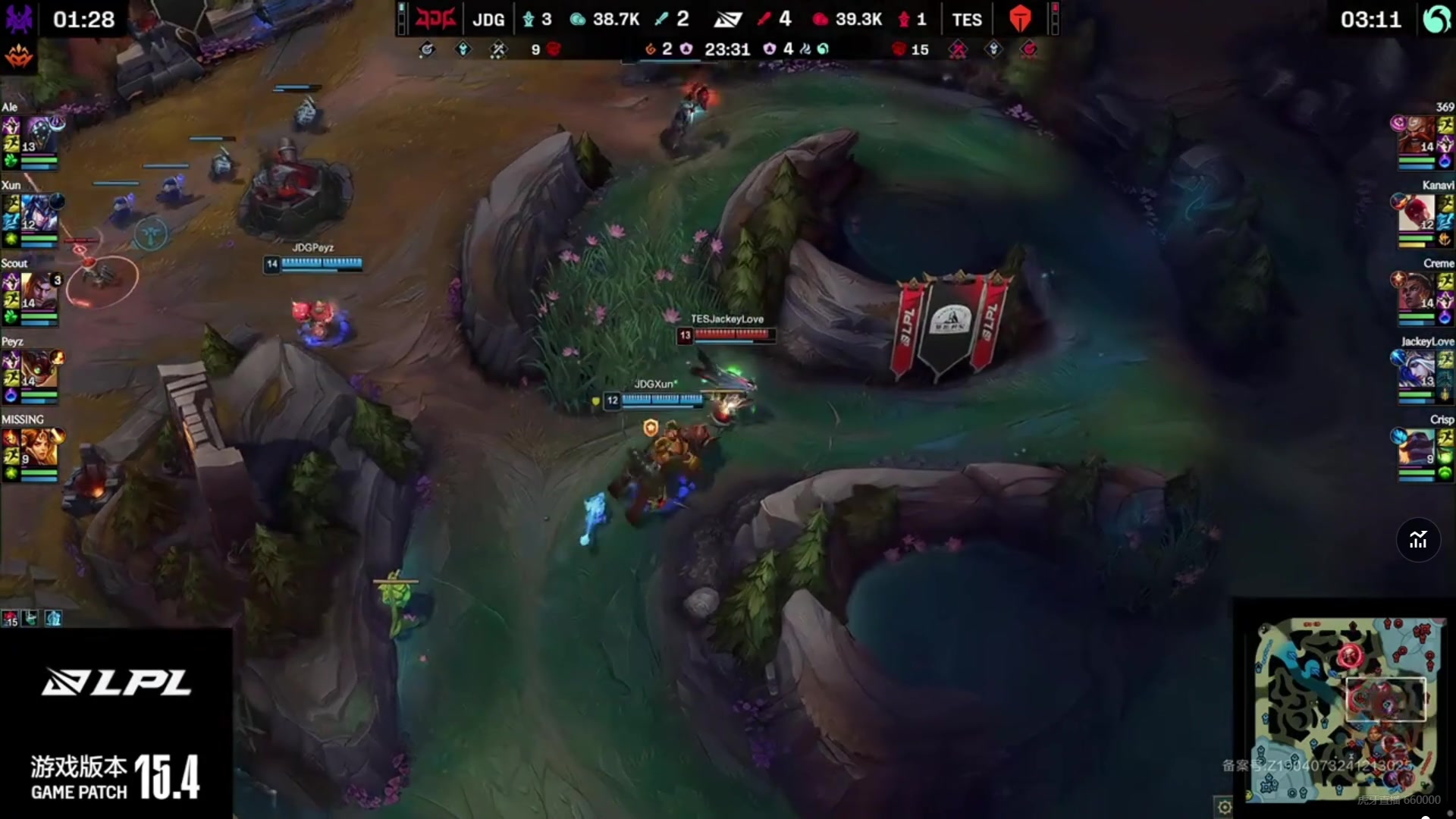This screenshot has width=1456, height=819.
Task: Select Xun's champion portrait
Action: pyautogui.click(x=39, y=213)
